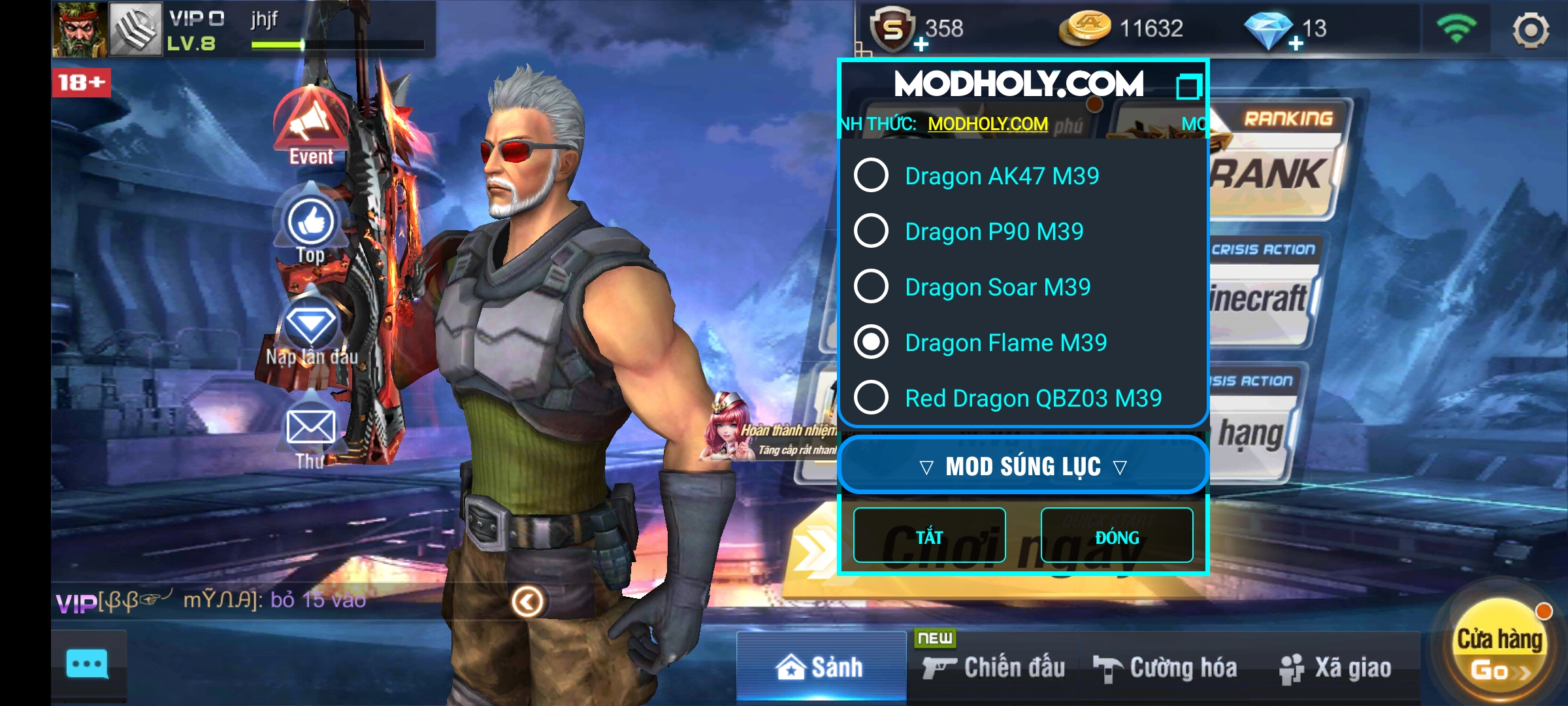Choose Red Dragon QBZ03 M39
This screenshot has height=706, width=1568.
872,397
